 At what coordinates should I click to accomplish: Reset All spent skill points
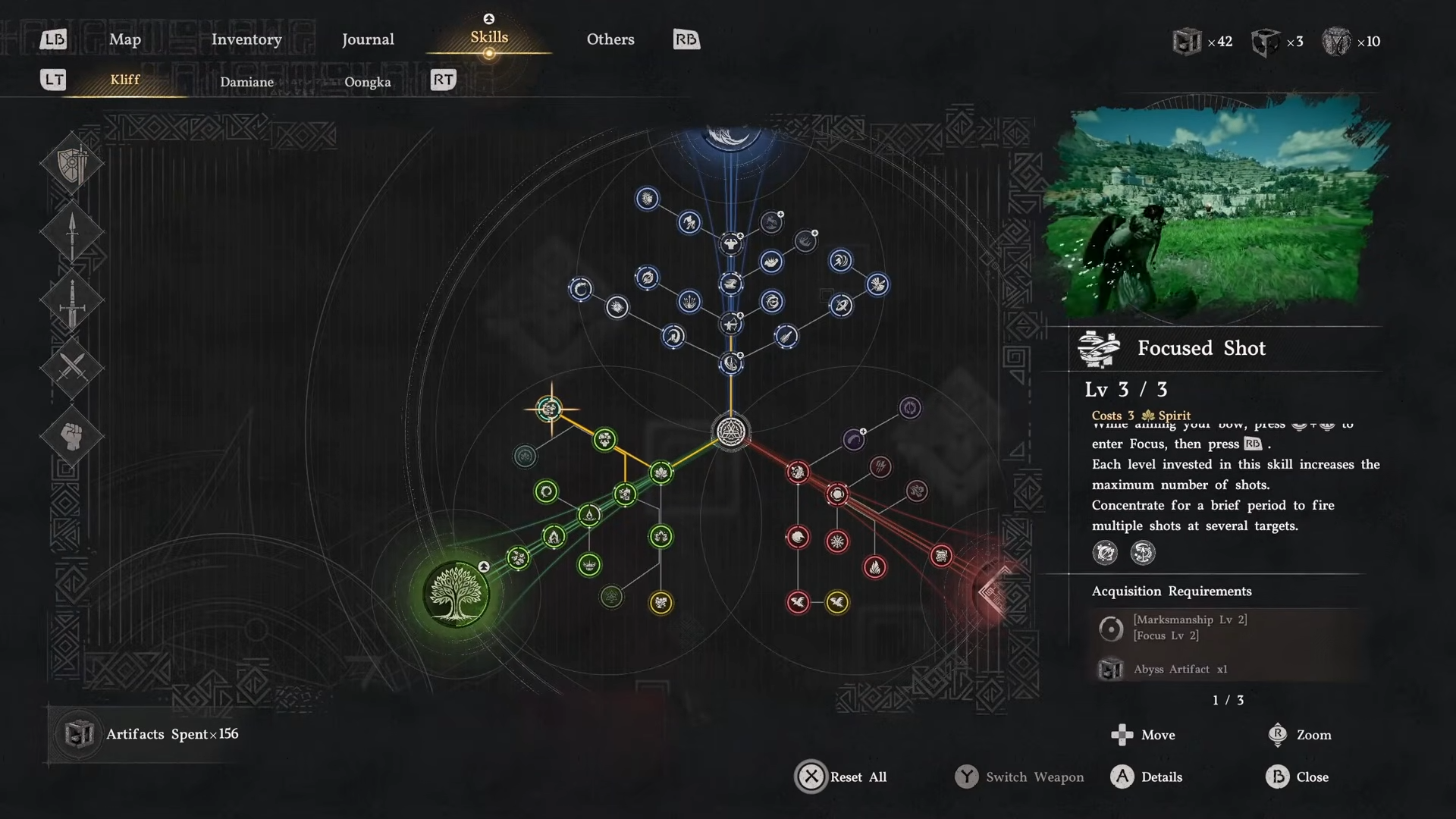pos(842,777)
